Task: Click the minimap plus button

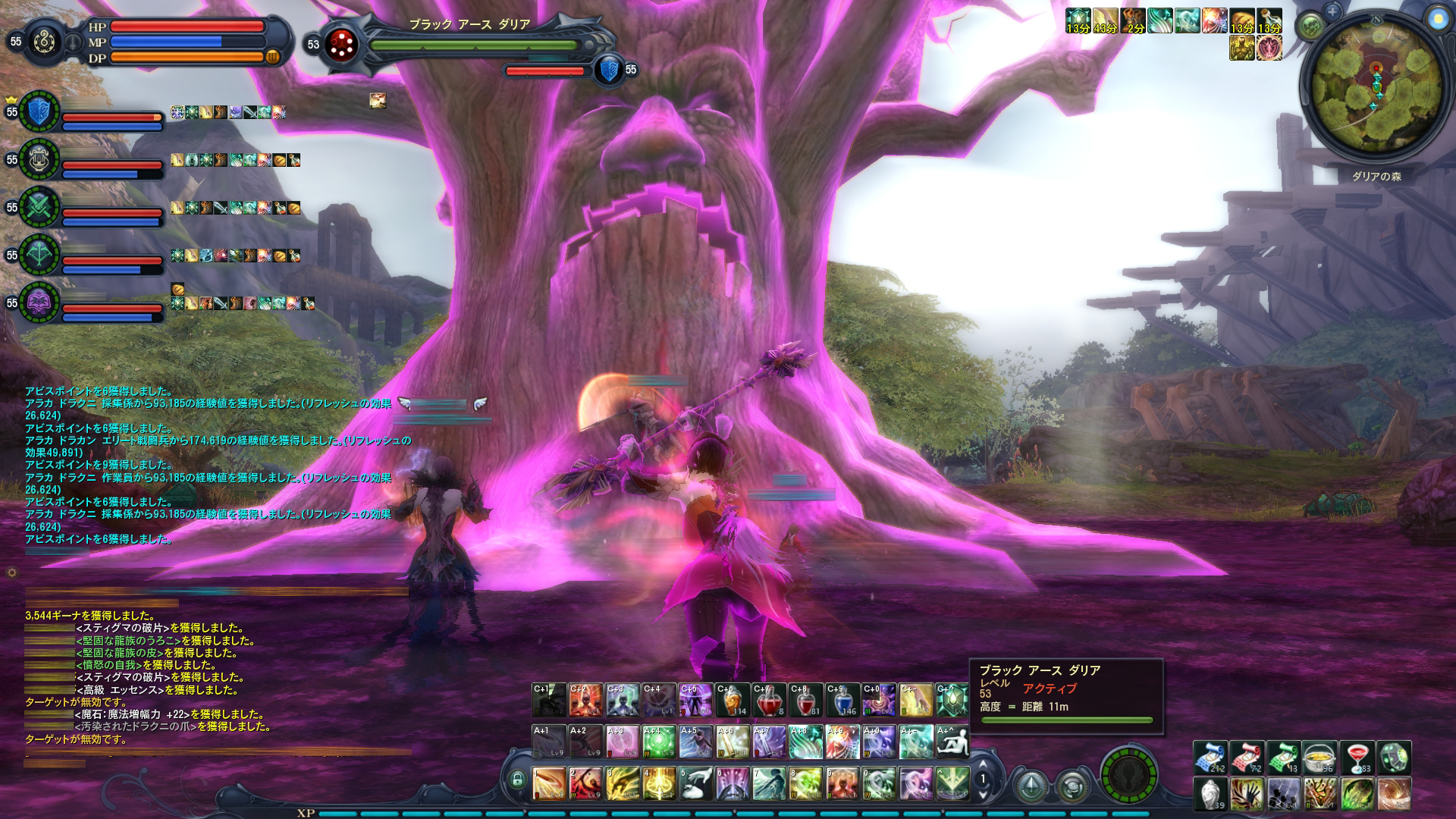Action: point(1333,11)
